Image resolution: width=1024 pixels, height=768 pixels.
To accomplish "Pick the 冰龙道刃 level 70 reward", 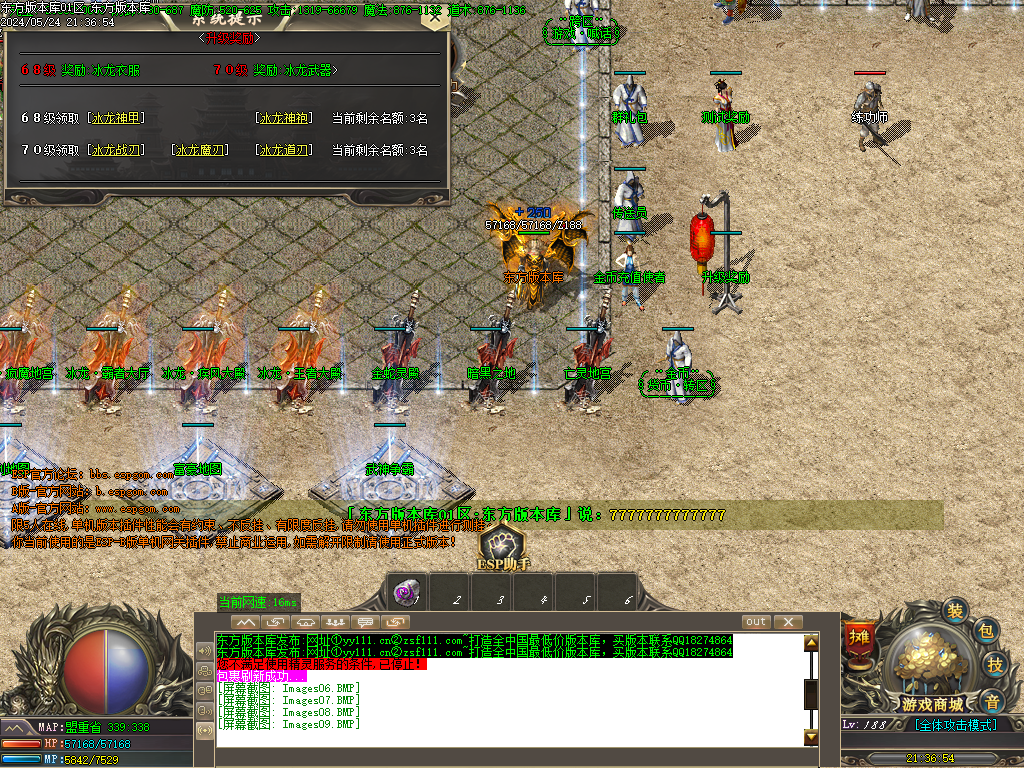I will [283, 150].
